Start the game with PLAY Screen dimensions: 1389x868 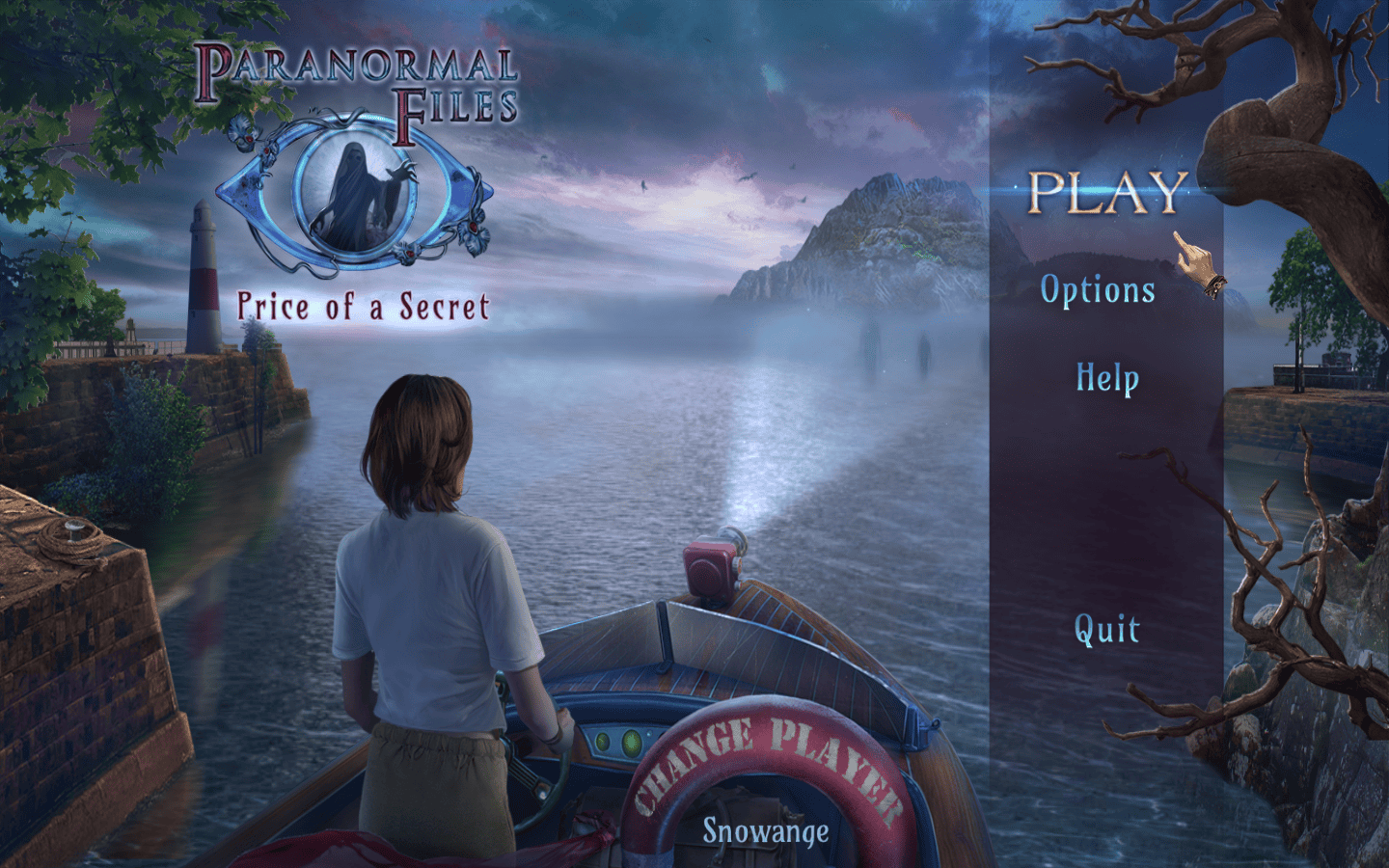[1106, 193]
